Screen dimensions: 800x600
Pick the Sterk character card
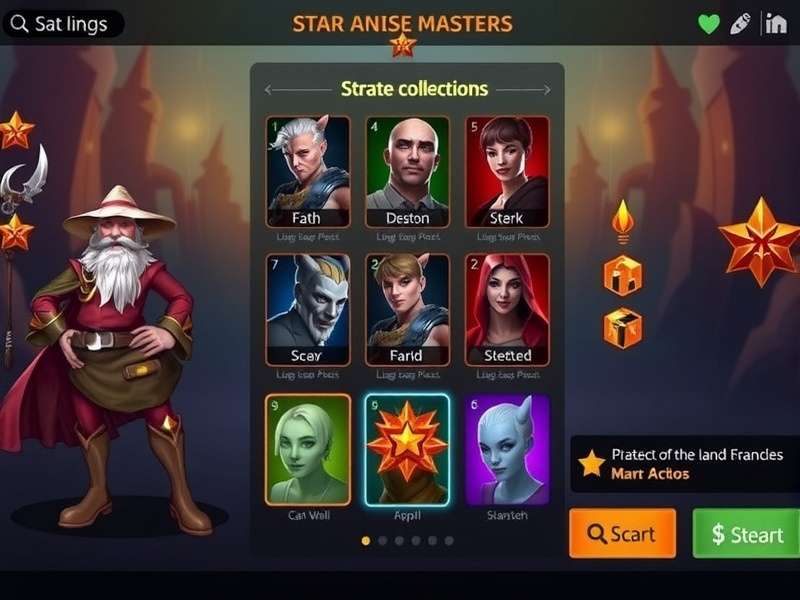tap(507, 171)
